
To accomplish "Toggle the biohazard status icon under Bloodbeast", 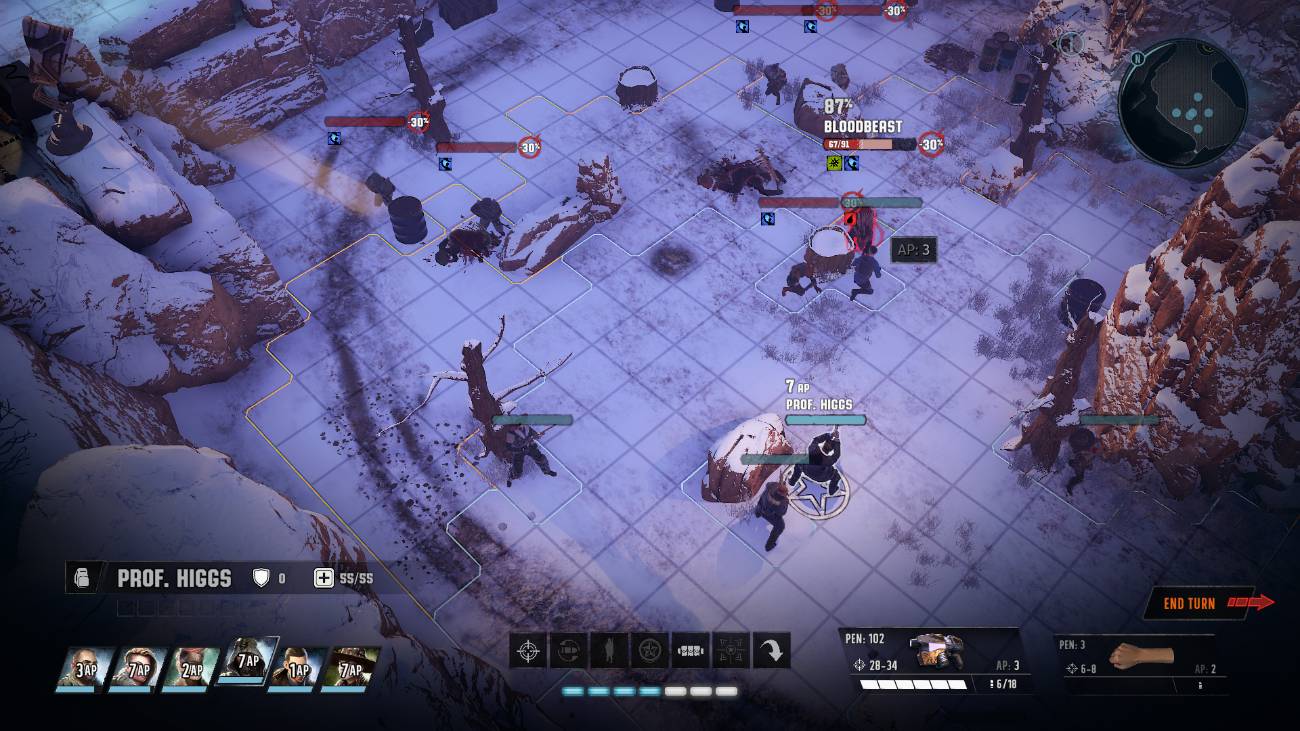I will point(835,163).
